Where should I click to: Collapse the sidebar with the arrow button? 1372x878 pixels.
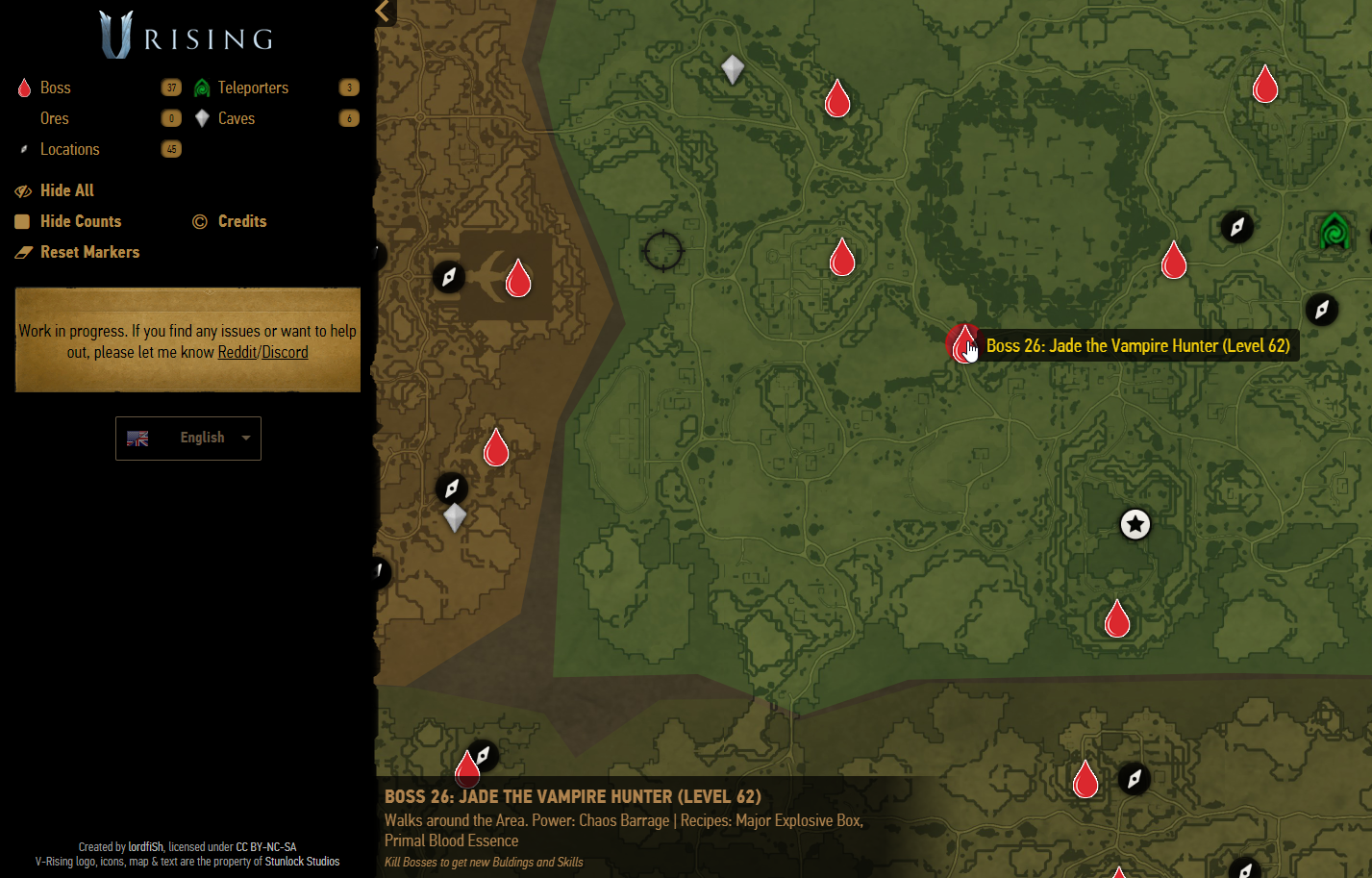(384, 12)
